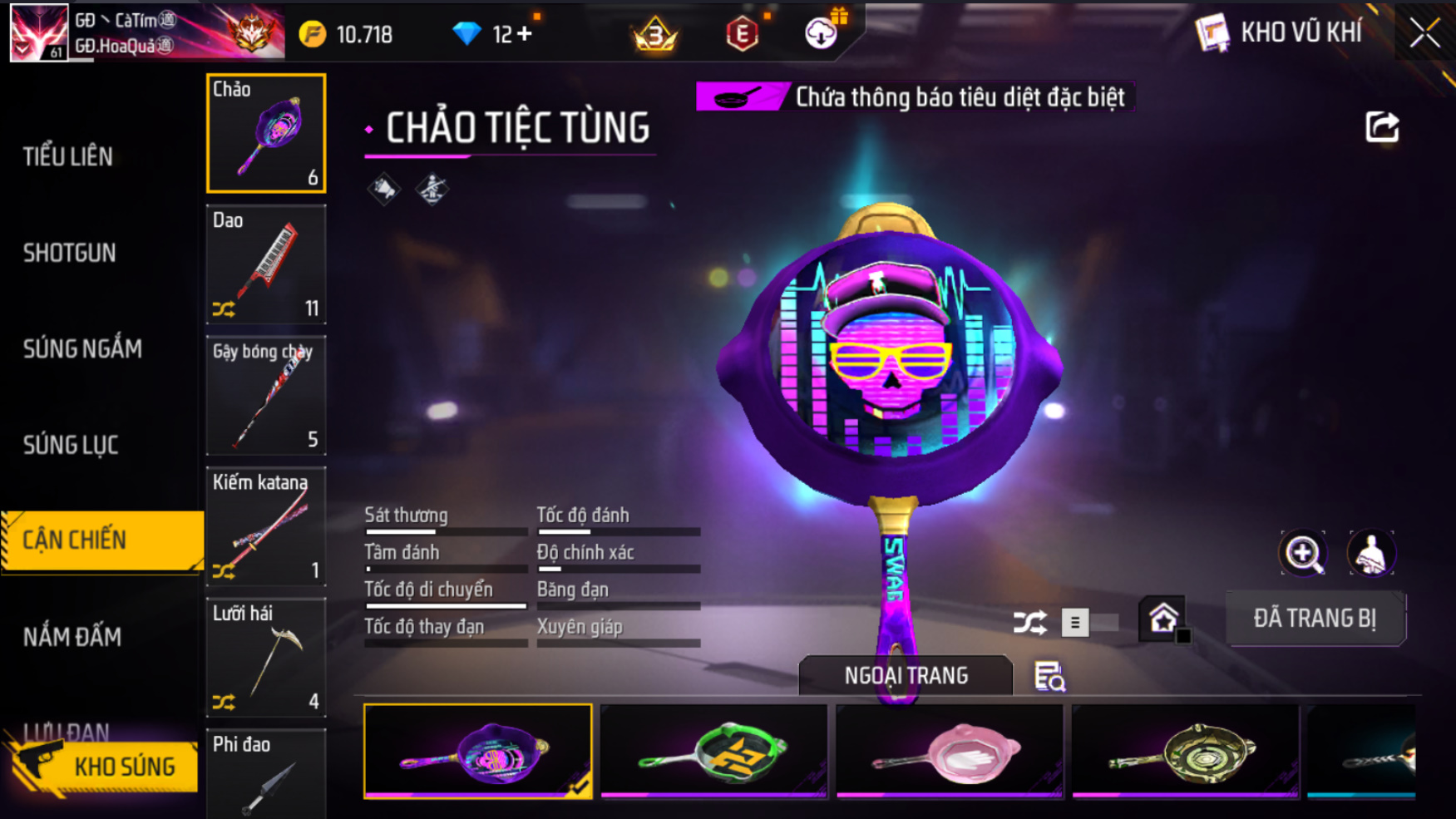
Task: Zoom in with the magnifier icon
Action: pyautogui.click(x=1303, y=554)
